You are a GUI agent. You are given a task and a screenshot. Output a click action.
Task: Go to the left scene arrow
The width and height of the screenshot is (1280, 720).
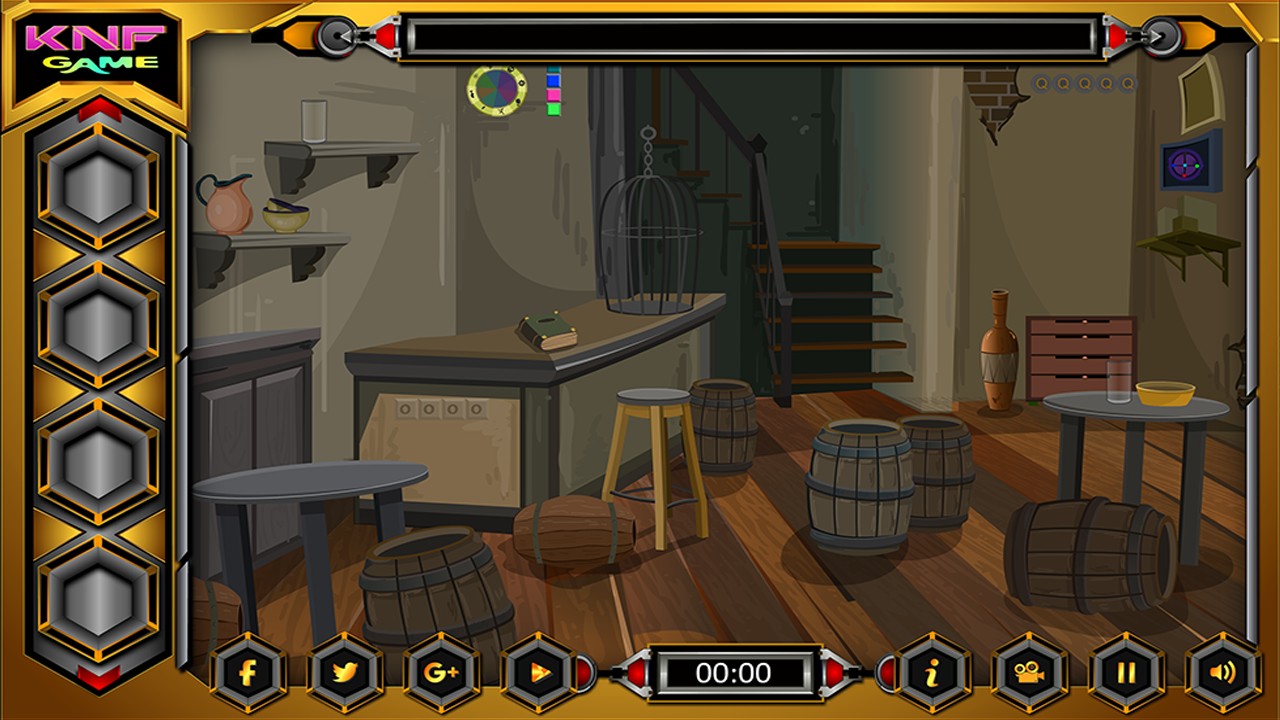(x=336, y=37)
